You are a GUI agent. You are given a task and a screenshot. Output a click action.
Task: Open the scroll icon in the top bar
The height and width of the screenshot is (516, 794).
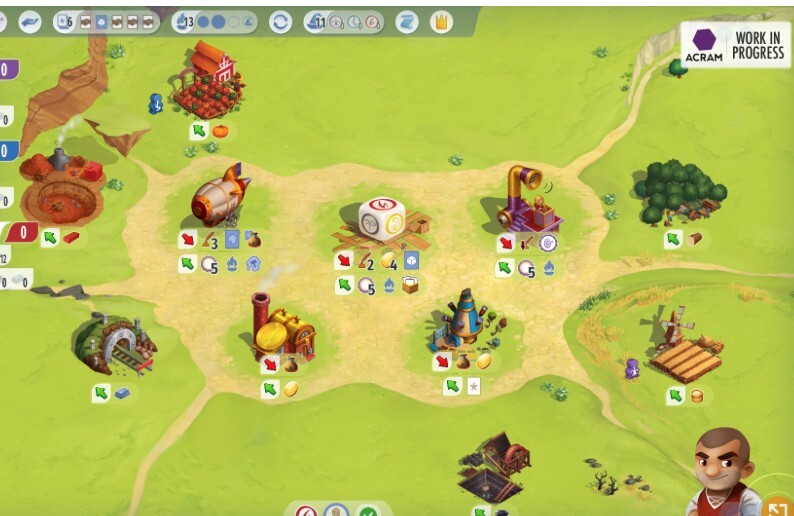[x=407, y=21]
